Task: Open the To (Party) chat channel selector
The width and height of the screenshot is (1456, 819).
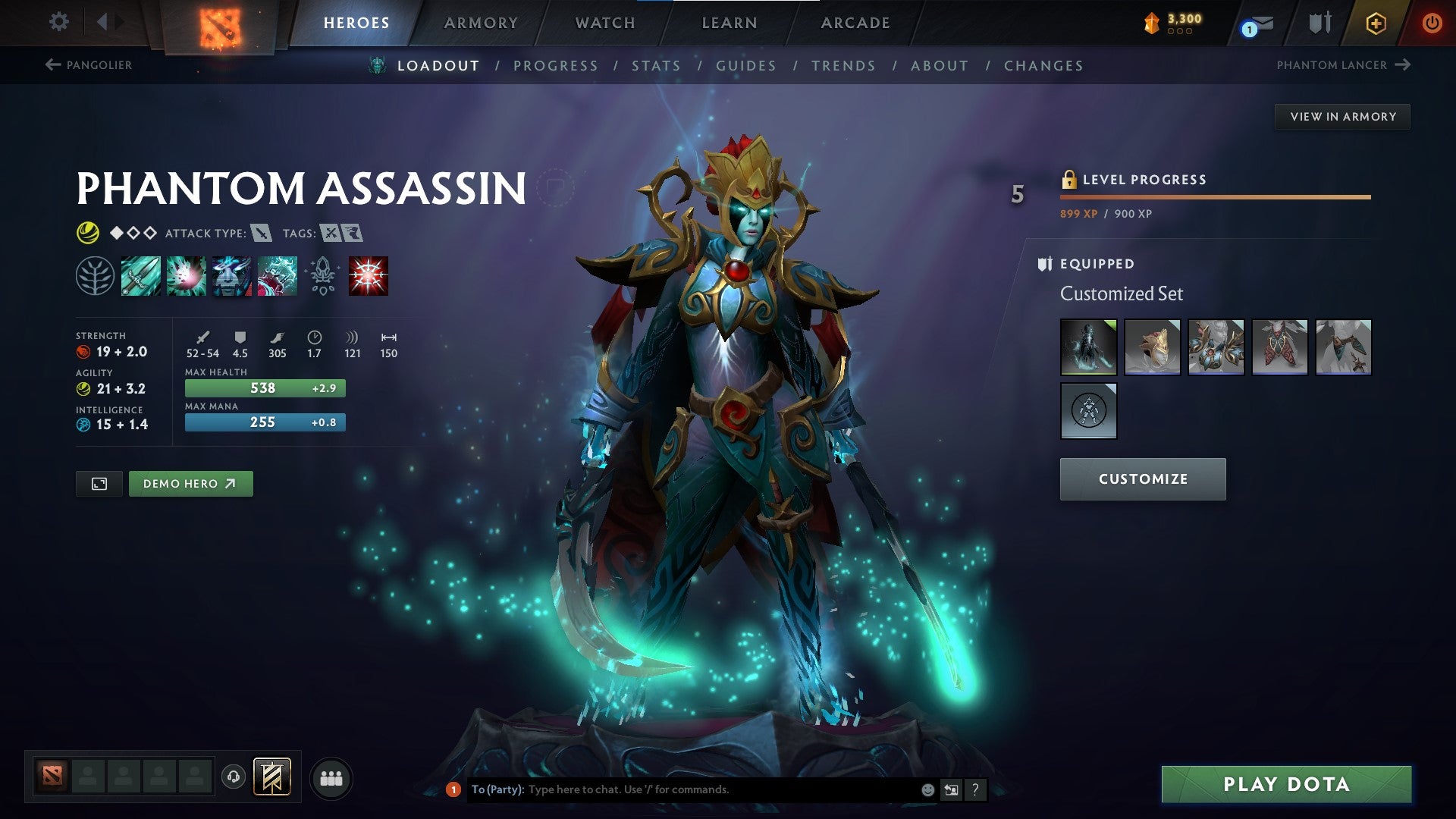Action: (x=497, y=789)
